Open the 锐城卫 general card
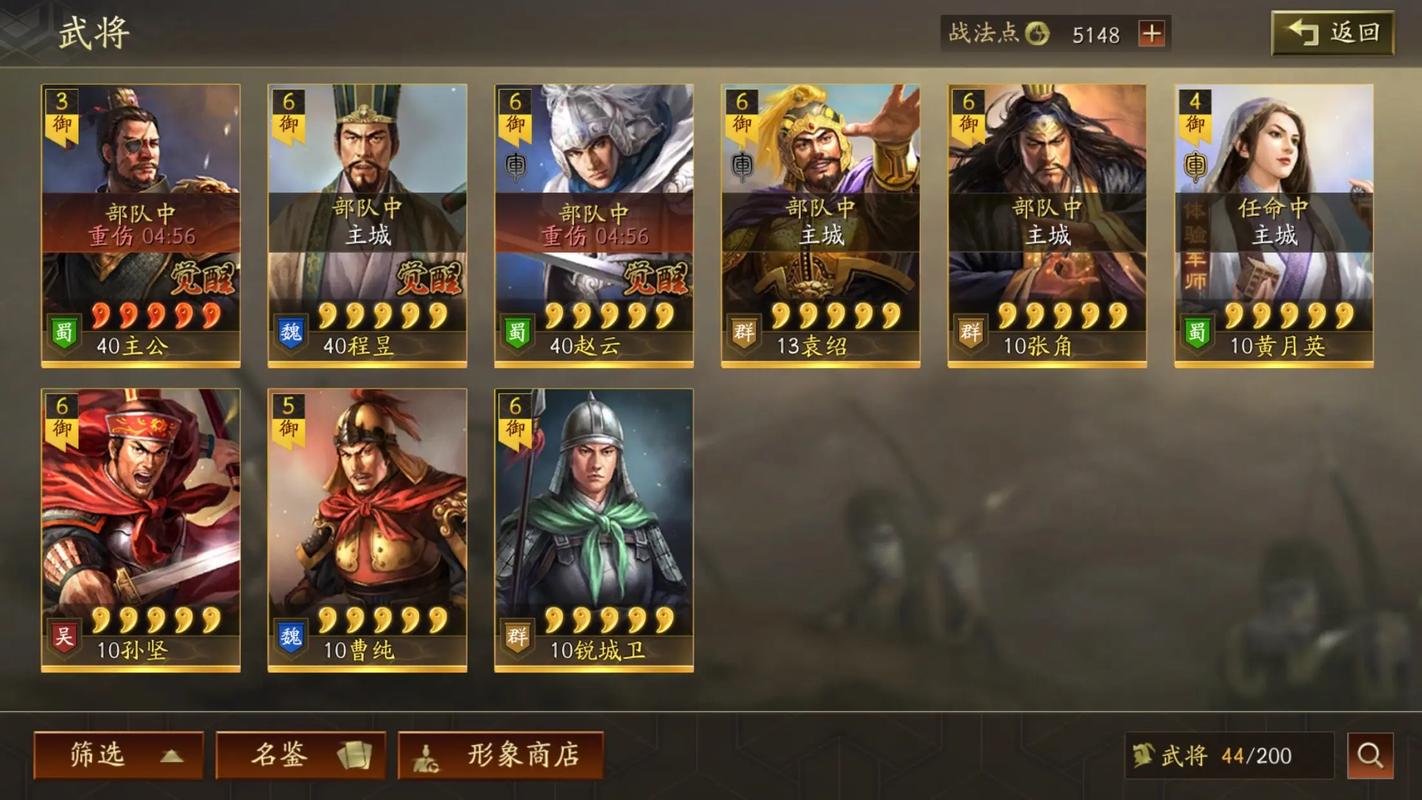Image resolution: width=1422 pixels, height=800 pixels. 594,530
